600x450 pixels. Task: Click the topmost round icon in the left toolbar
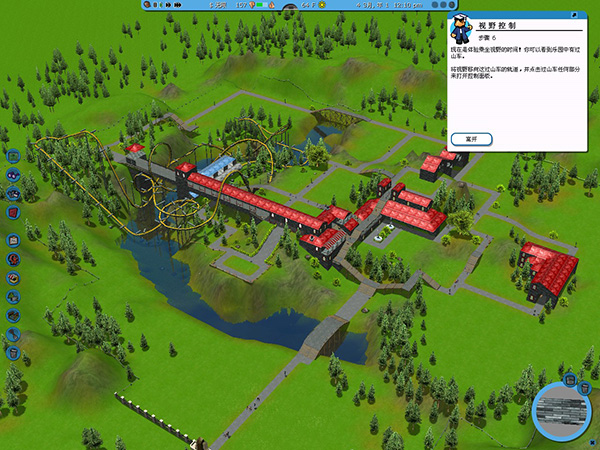[x=13, y=156]
